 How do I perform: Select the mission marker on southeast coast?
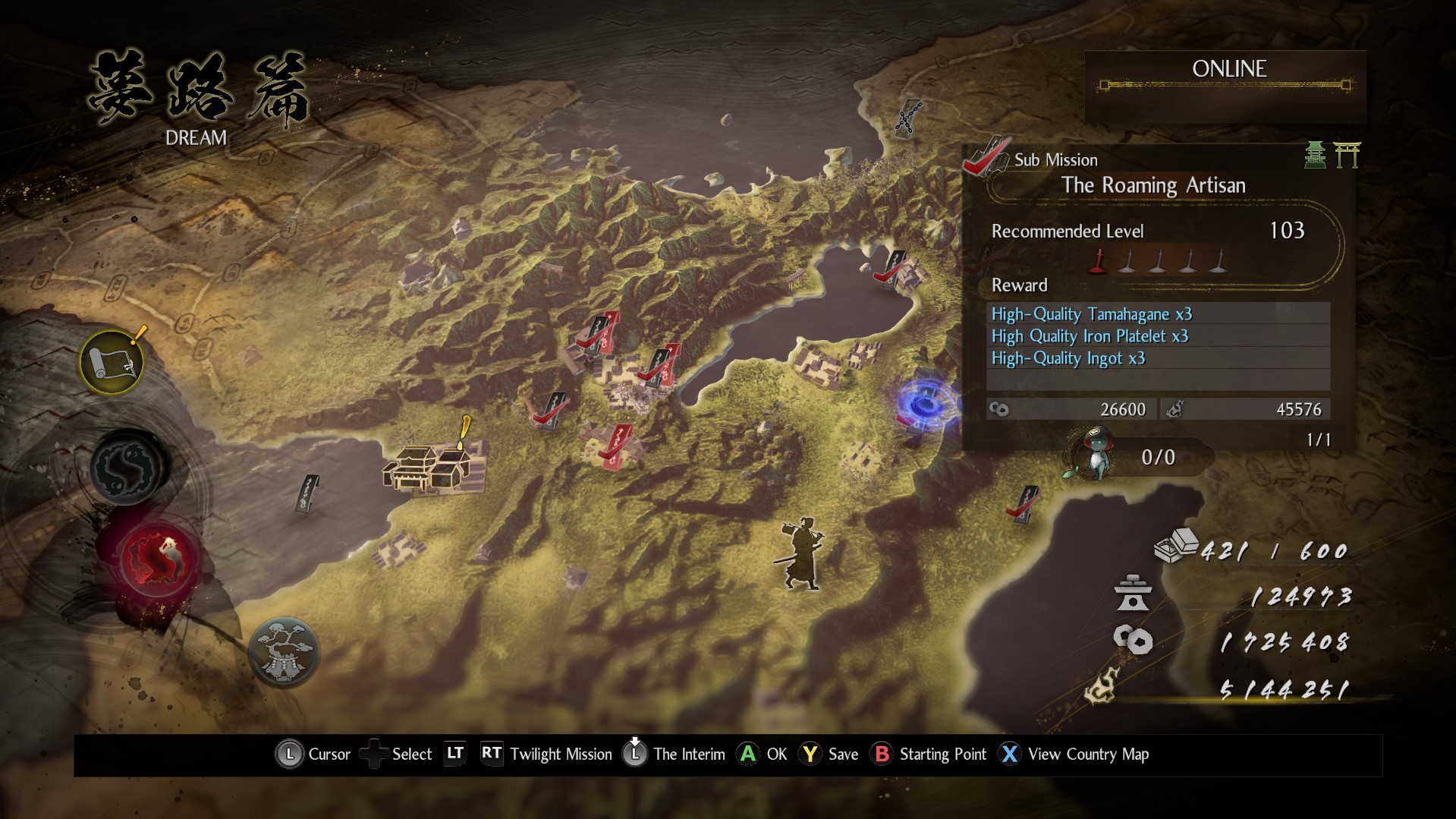[x=1024, y=504]
